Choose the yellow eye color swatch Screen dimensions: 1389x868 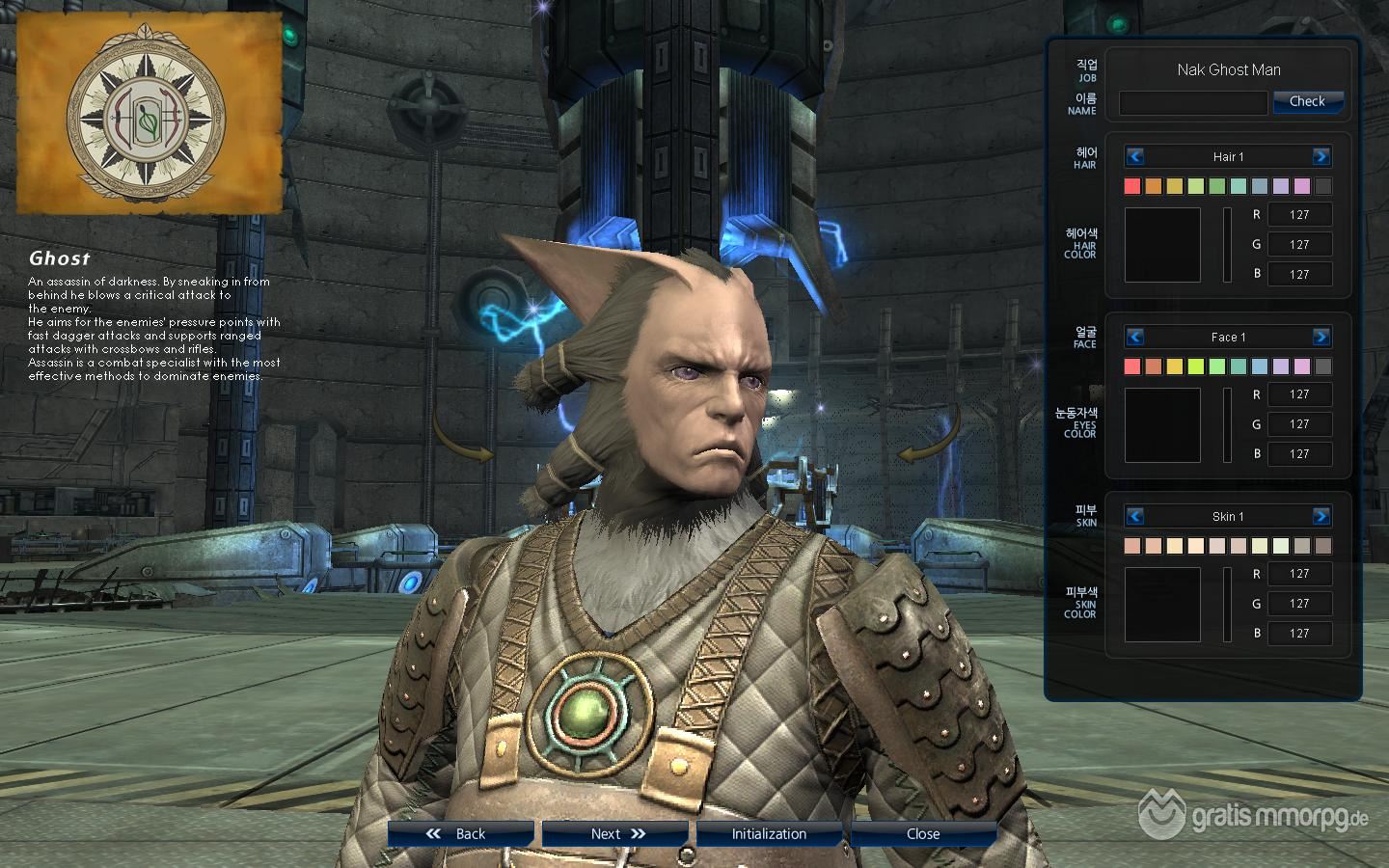tap(1175, 366)
